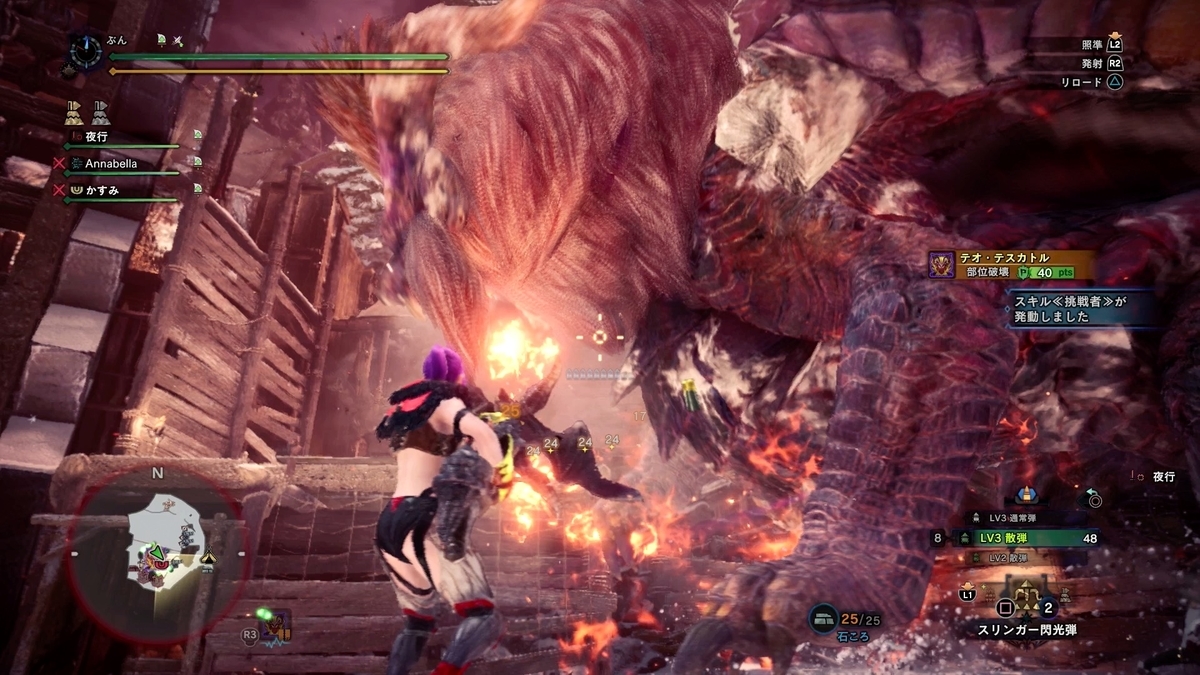Click the quest timer clock icon

click(86, 50)
